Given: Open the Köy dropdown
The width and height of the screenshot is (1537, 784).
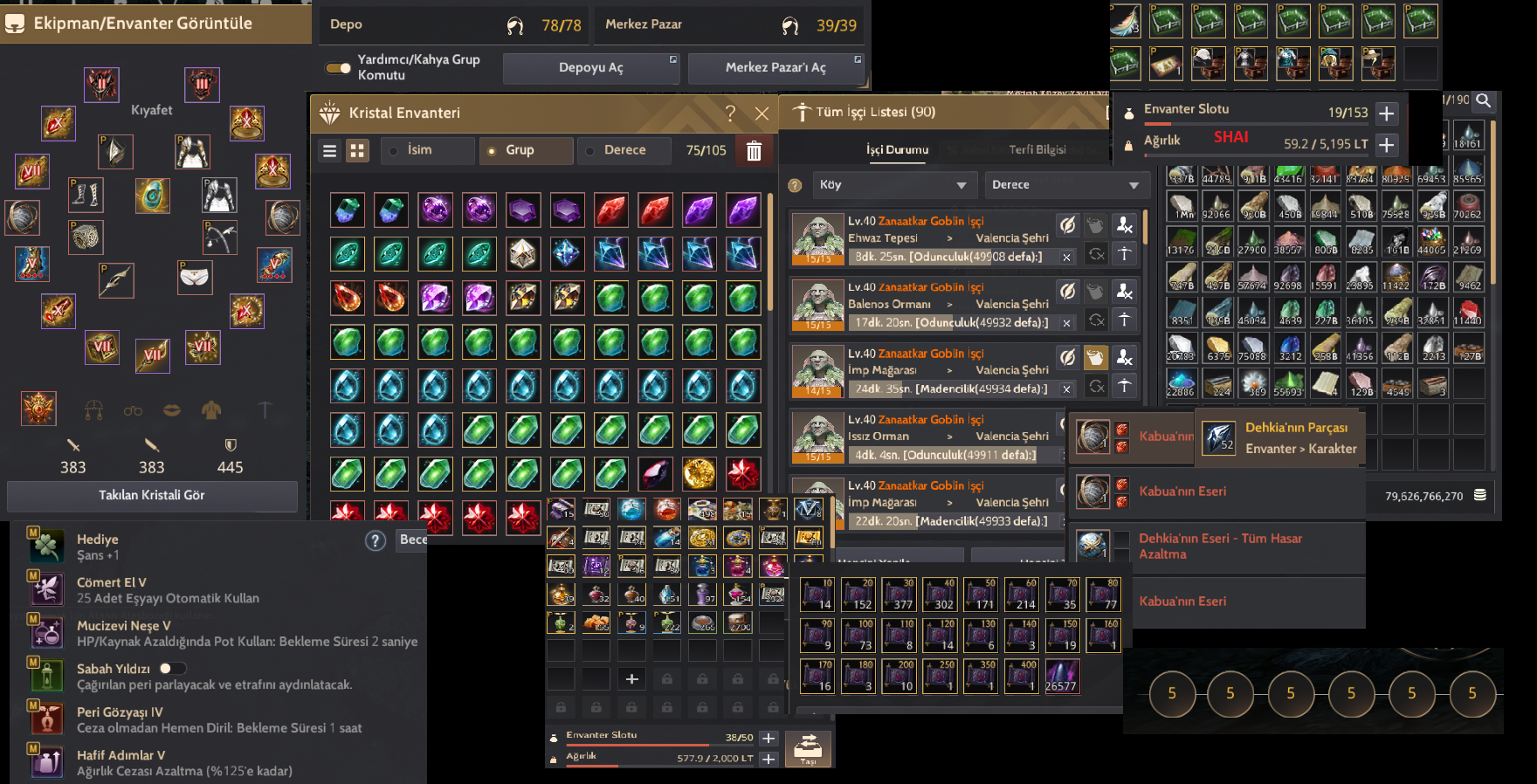Looking at the screenshot, I should pyautogui.click(x=893, y=185).
